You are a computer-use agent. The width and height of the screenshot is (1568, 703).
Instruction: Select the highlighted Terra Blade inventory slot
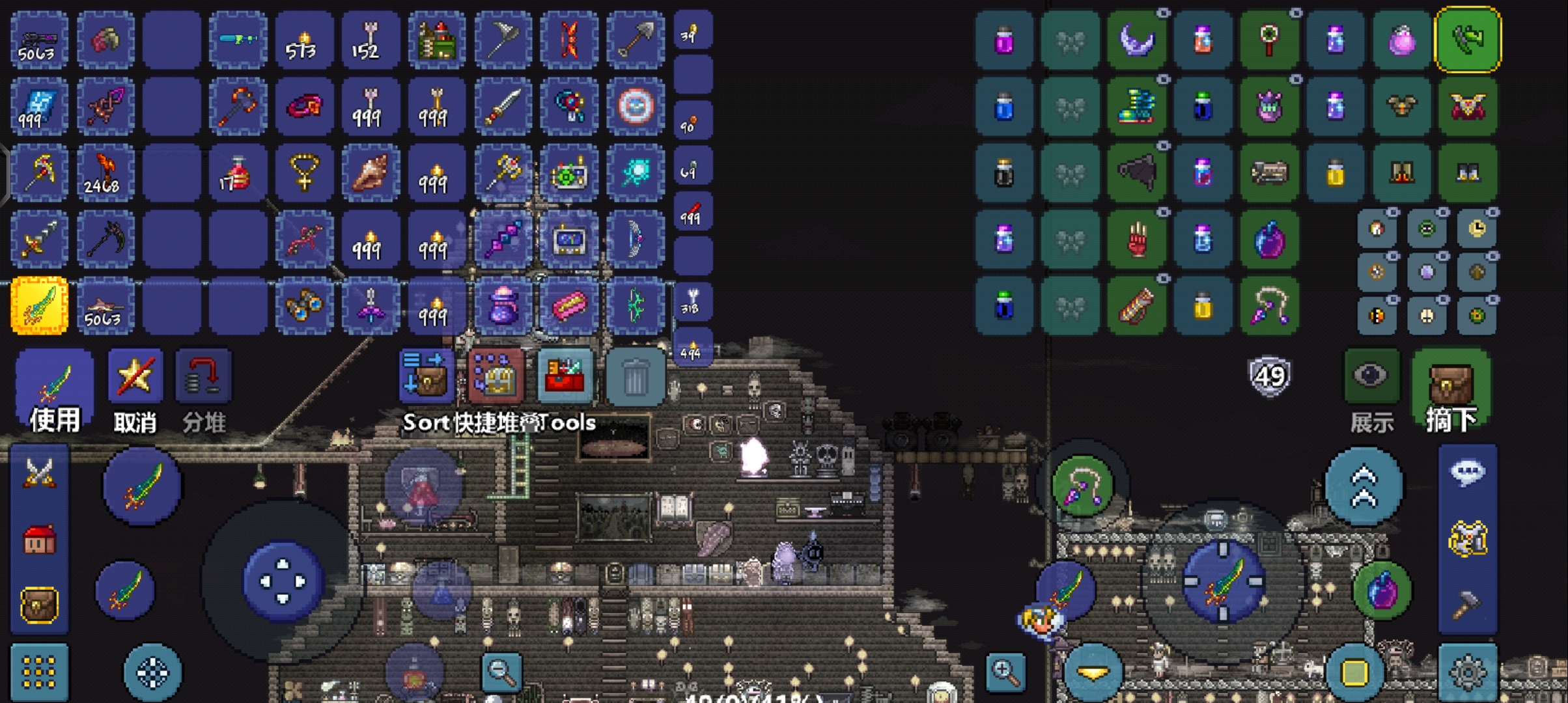(x=39, y=305)
